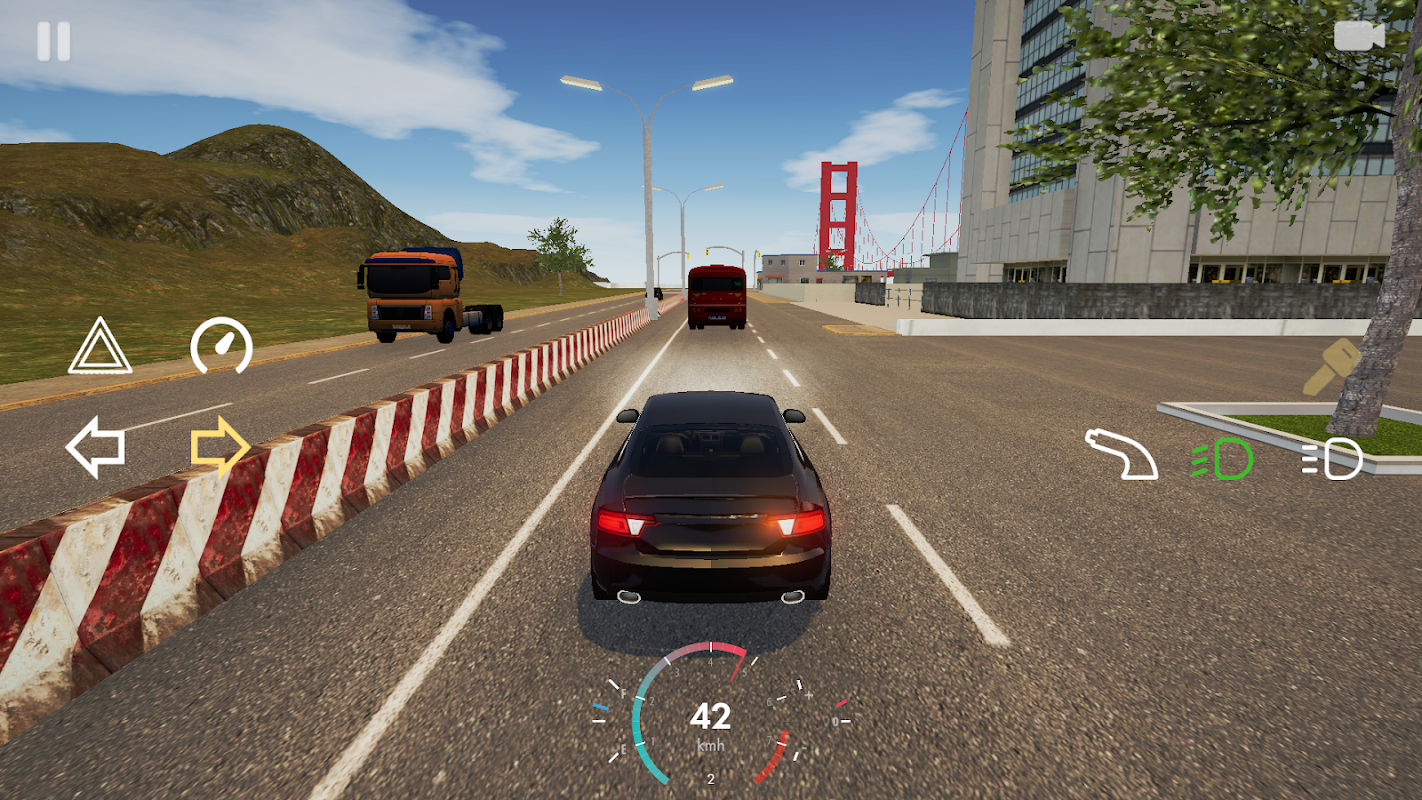Switch the camera view
The image size is (1422, 800).
click(1359, 36)
